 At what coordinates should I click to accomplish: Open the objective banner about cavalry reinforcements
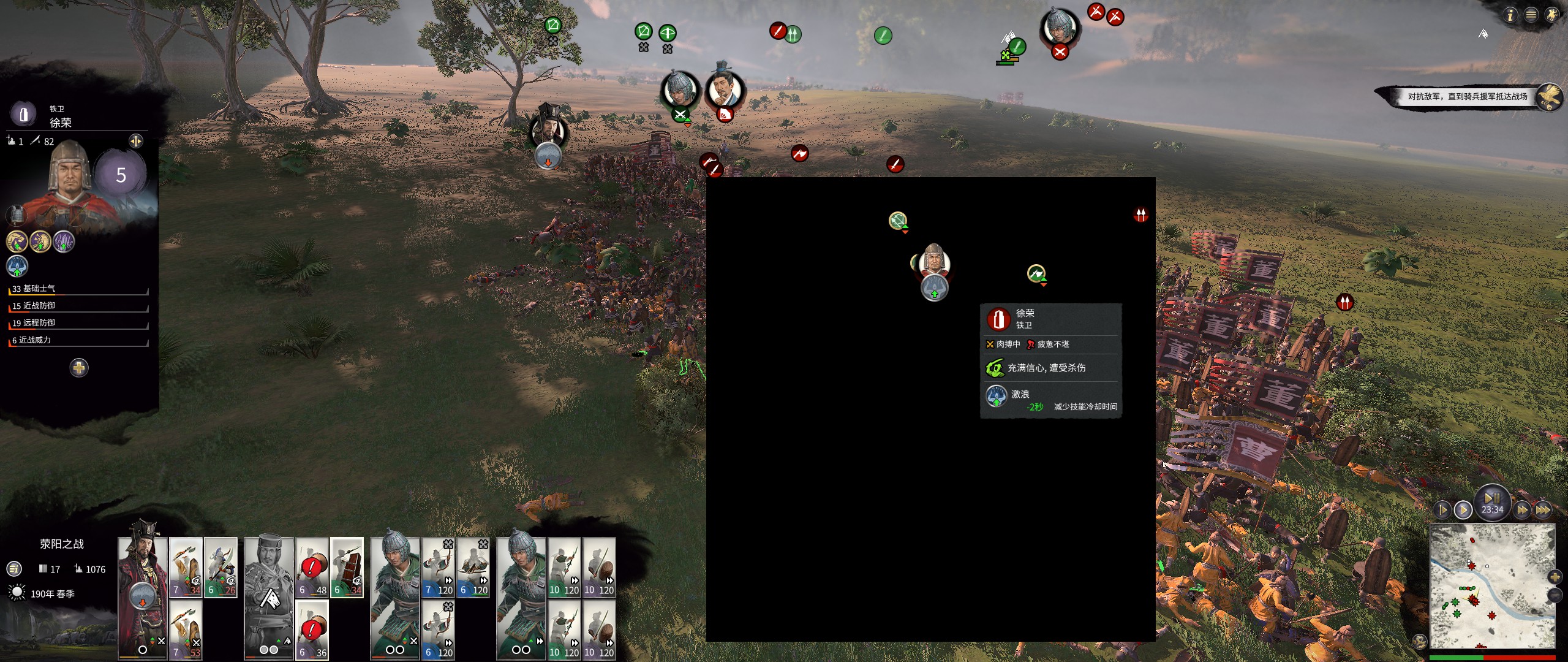click(x=1466, y=96)
